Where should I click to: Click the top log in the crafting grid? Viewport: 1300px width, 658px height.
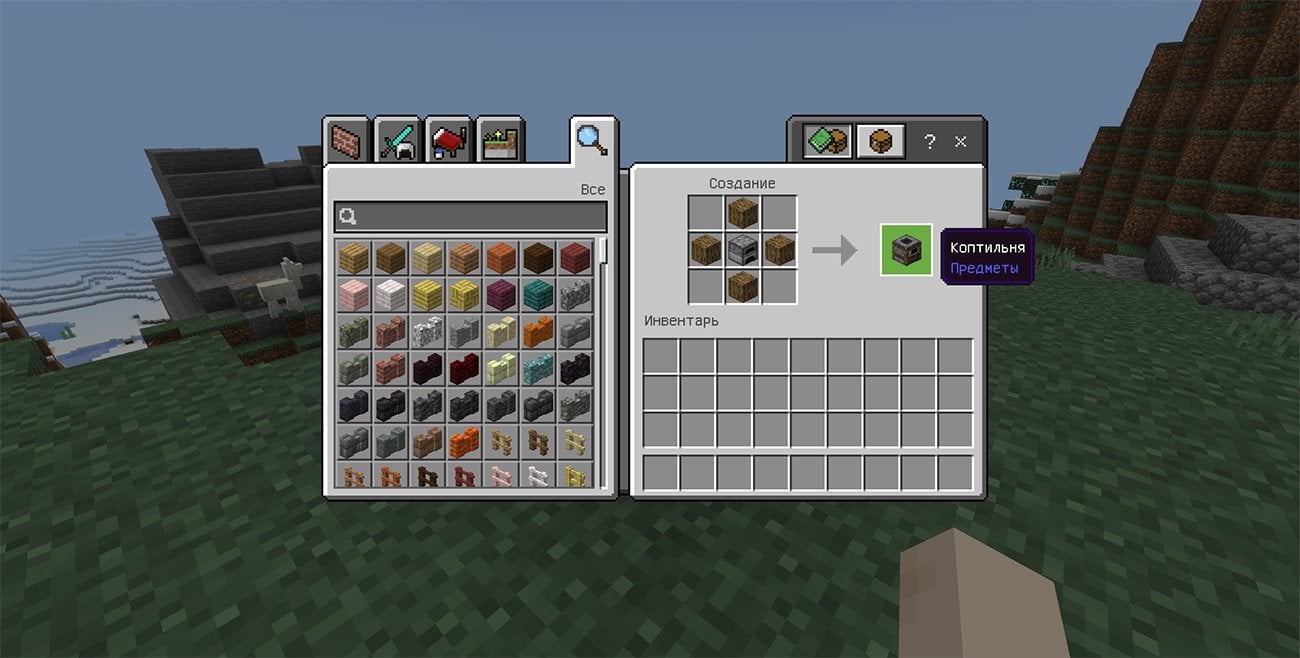(x=742, y=213)
